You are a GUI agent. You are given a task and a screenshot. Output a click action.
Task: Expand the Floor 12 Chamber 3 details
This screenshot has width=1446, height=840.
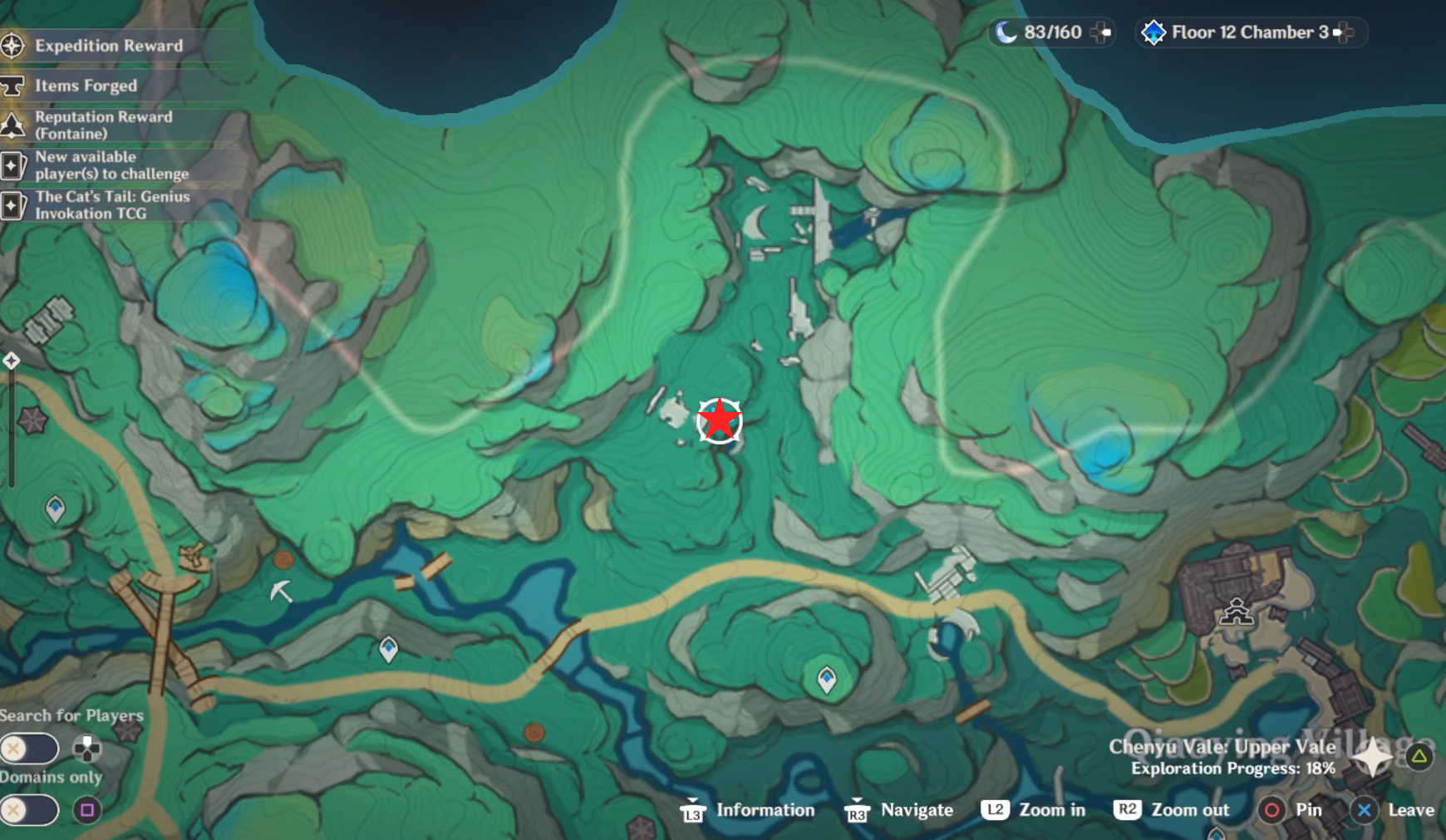(x=1344, y=32)
